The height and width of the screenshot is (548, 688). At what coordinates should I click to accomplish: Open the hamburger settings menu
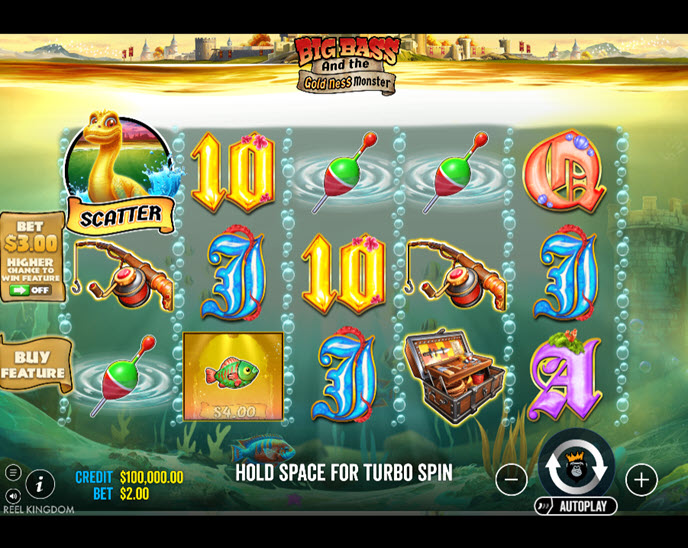(13, 473)
